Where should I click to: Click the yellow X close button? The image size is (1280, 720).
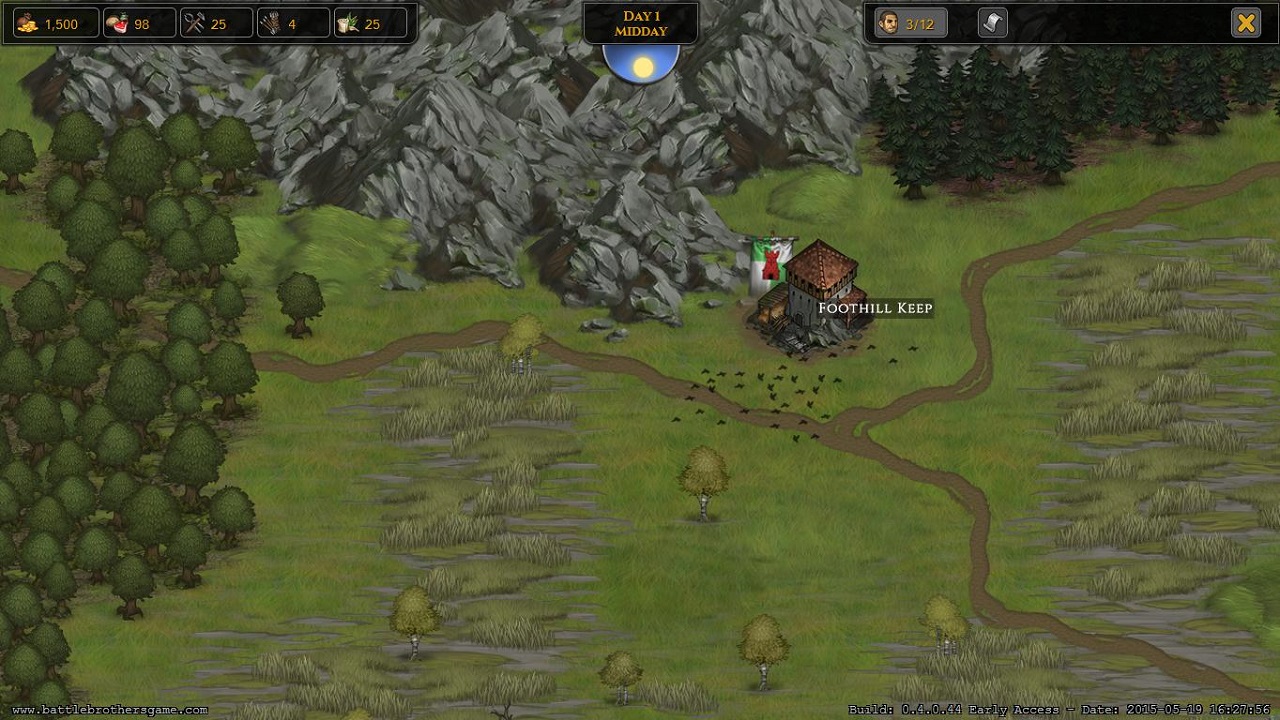(x=1245, y=23)
